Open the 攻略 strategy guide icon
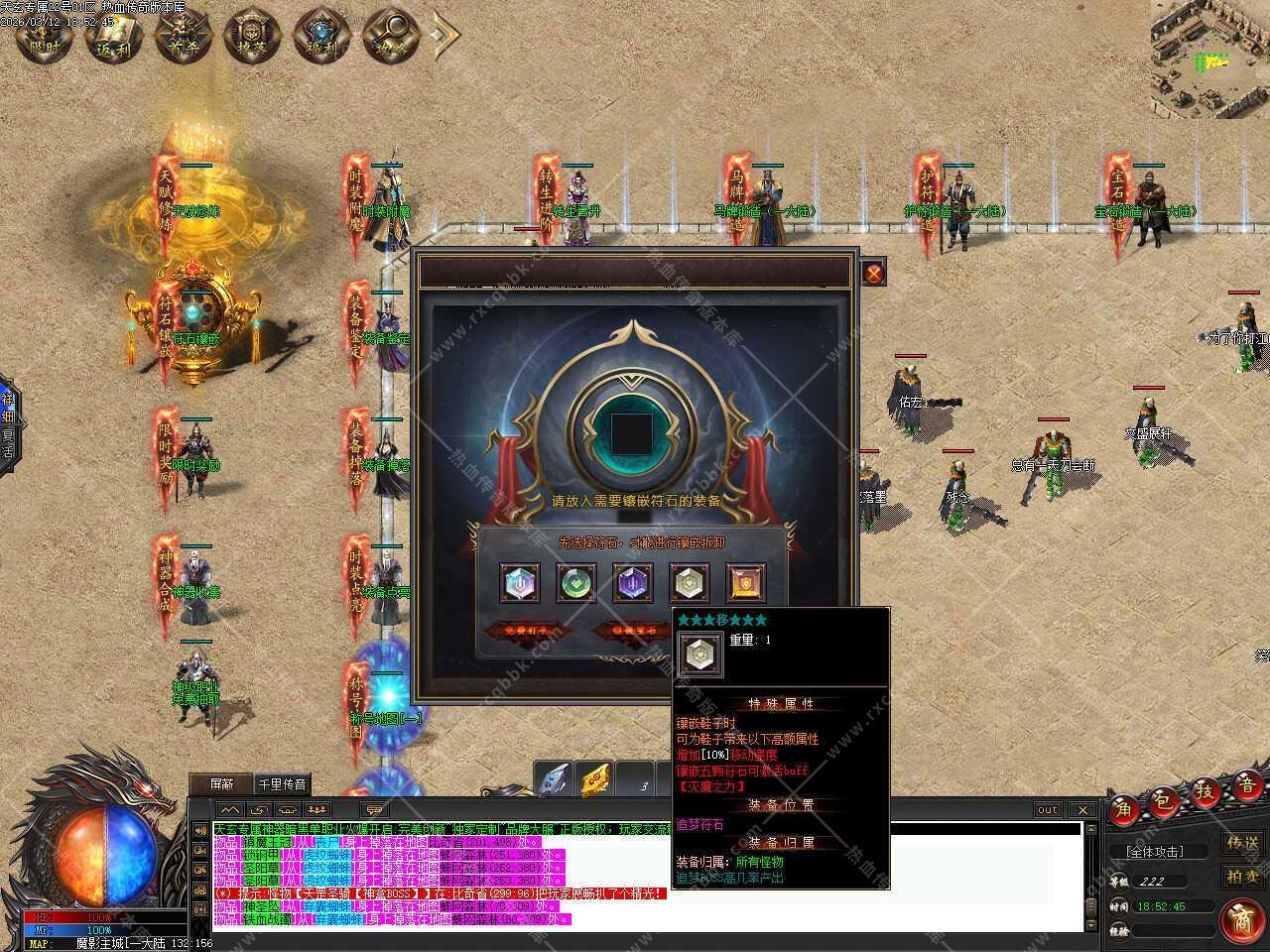The width and height of the screenshot is (1270, 952). 389,36
